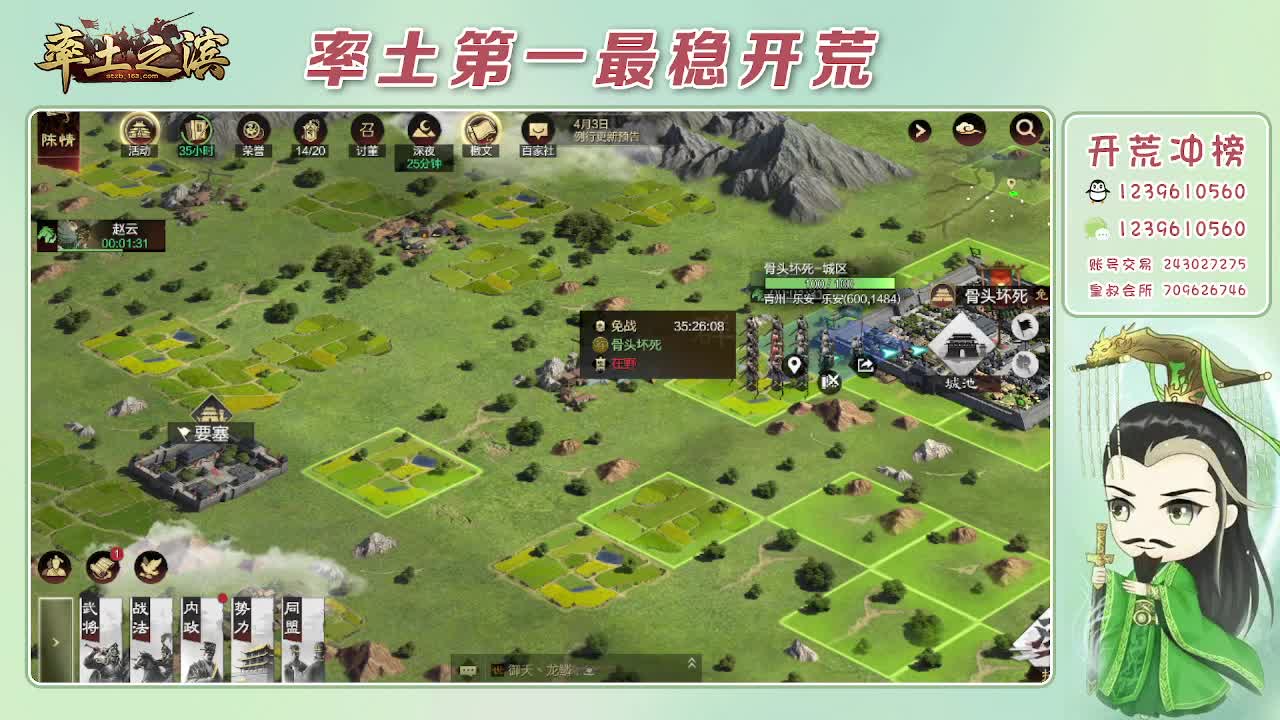Click the share arrow icon
This screenshot has width=1280, height=720.
[x=864, y=365]
